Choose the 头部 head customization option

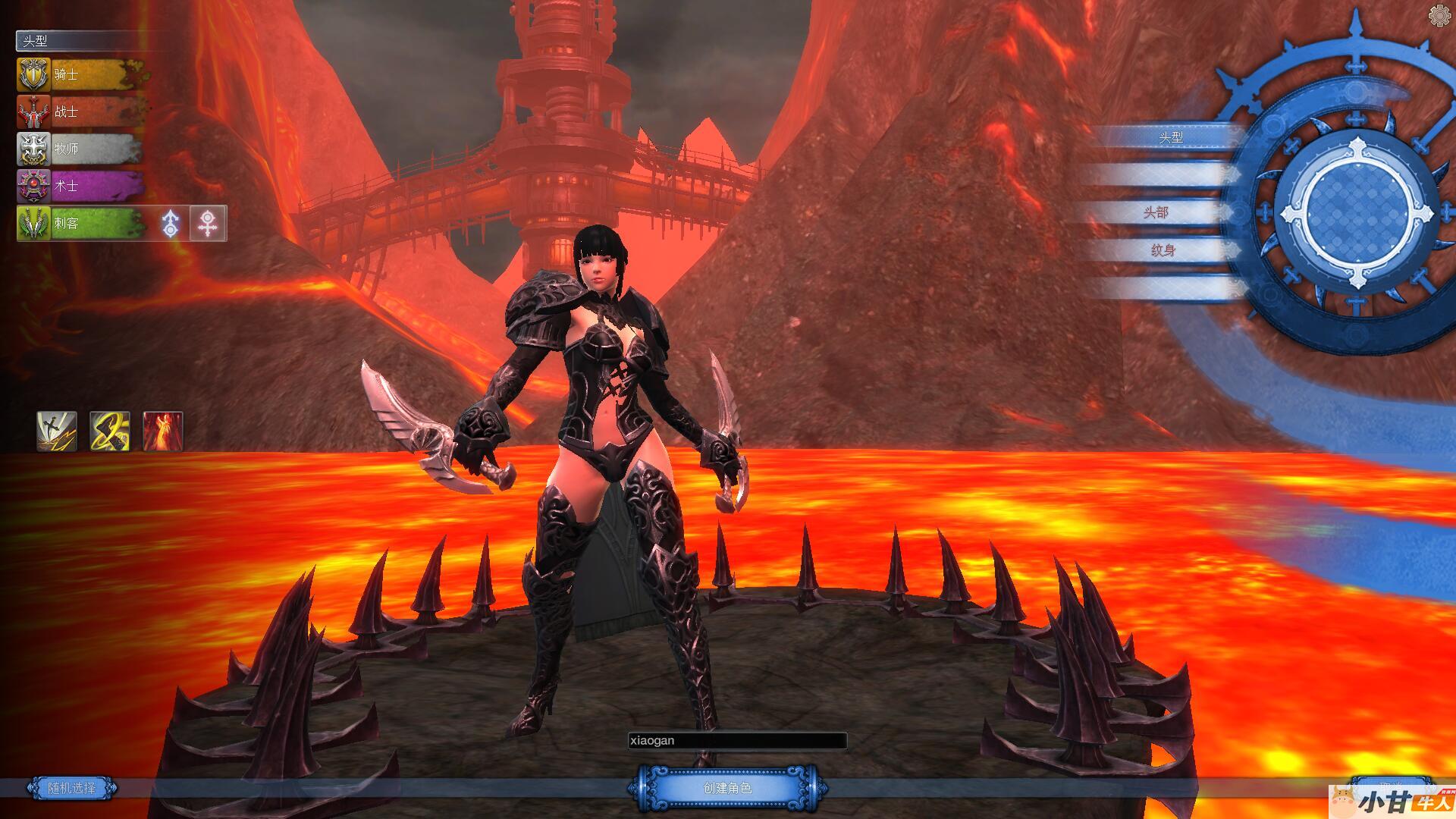point(1156,212)
